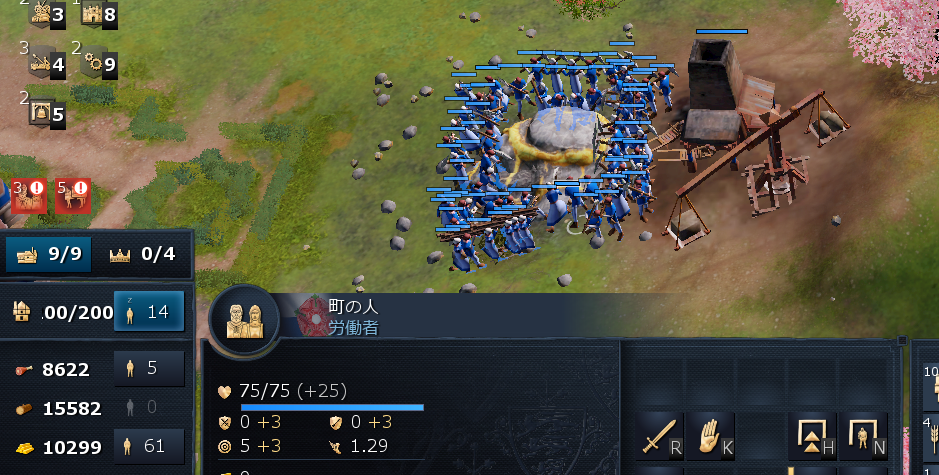The height and width of the screenshot is (475, 939).
Task: Open the red soldier alert notification
Action: click(29, 194)
